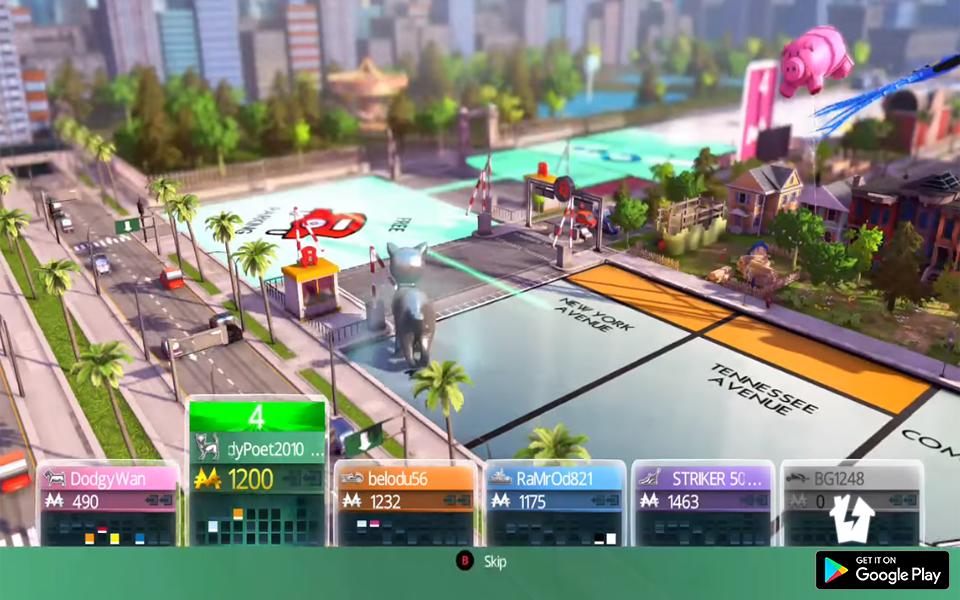Select RaMrOd821's blue player panel
The image size is (960, 600).
pos(554,503)
